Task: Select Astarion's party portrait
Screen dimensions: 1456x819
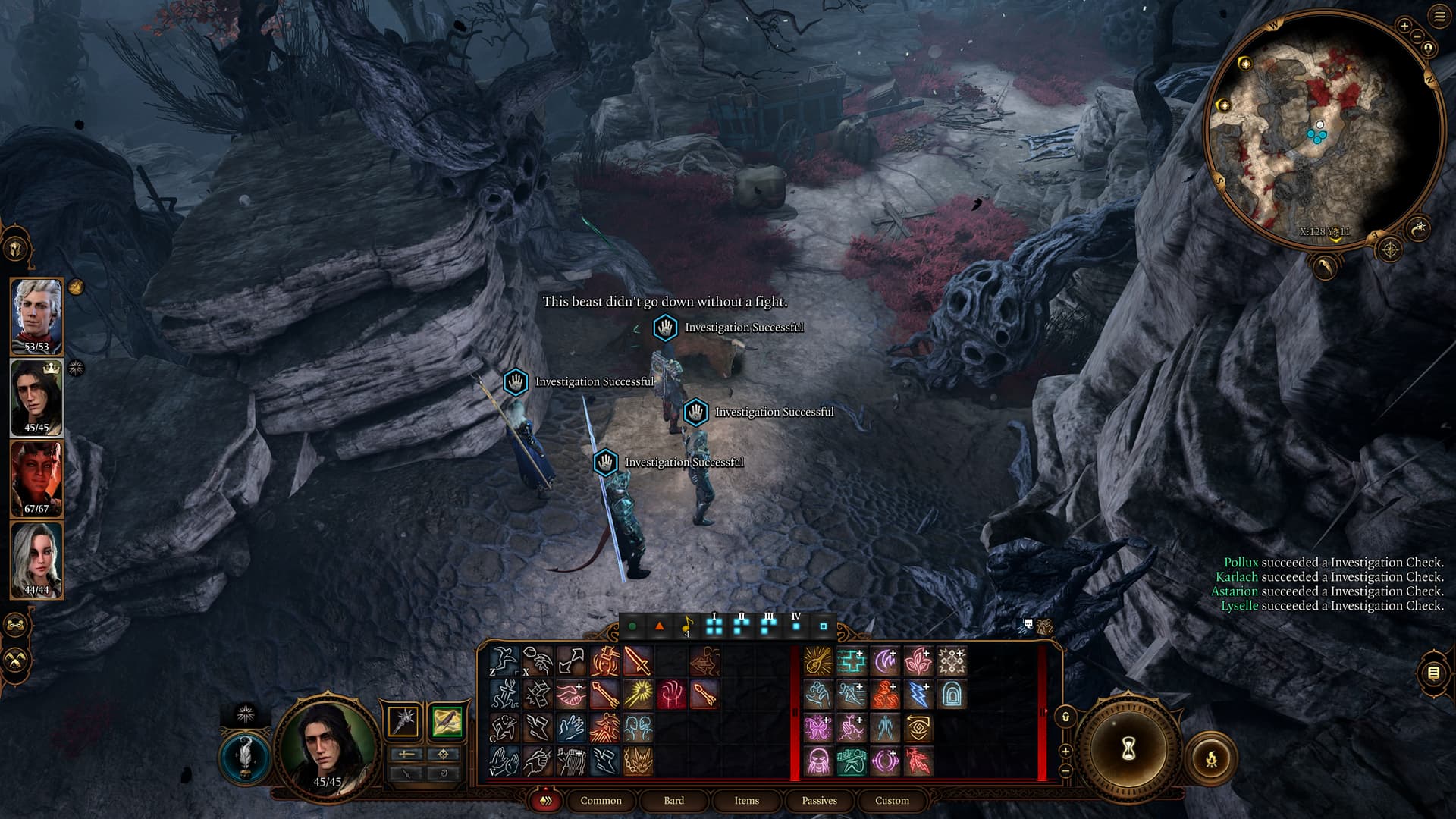Action: tap(36, 316)
